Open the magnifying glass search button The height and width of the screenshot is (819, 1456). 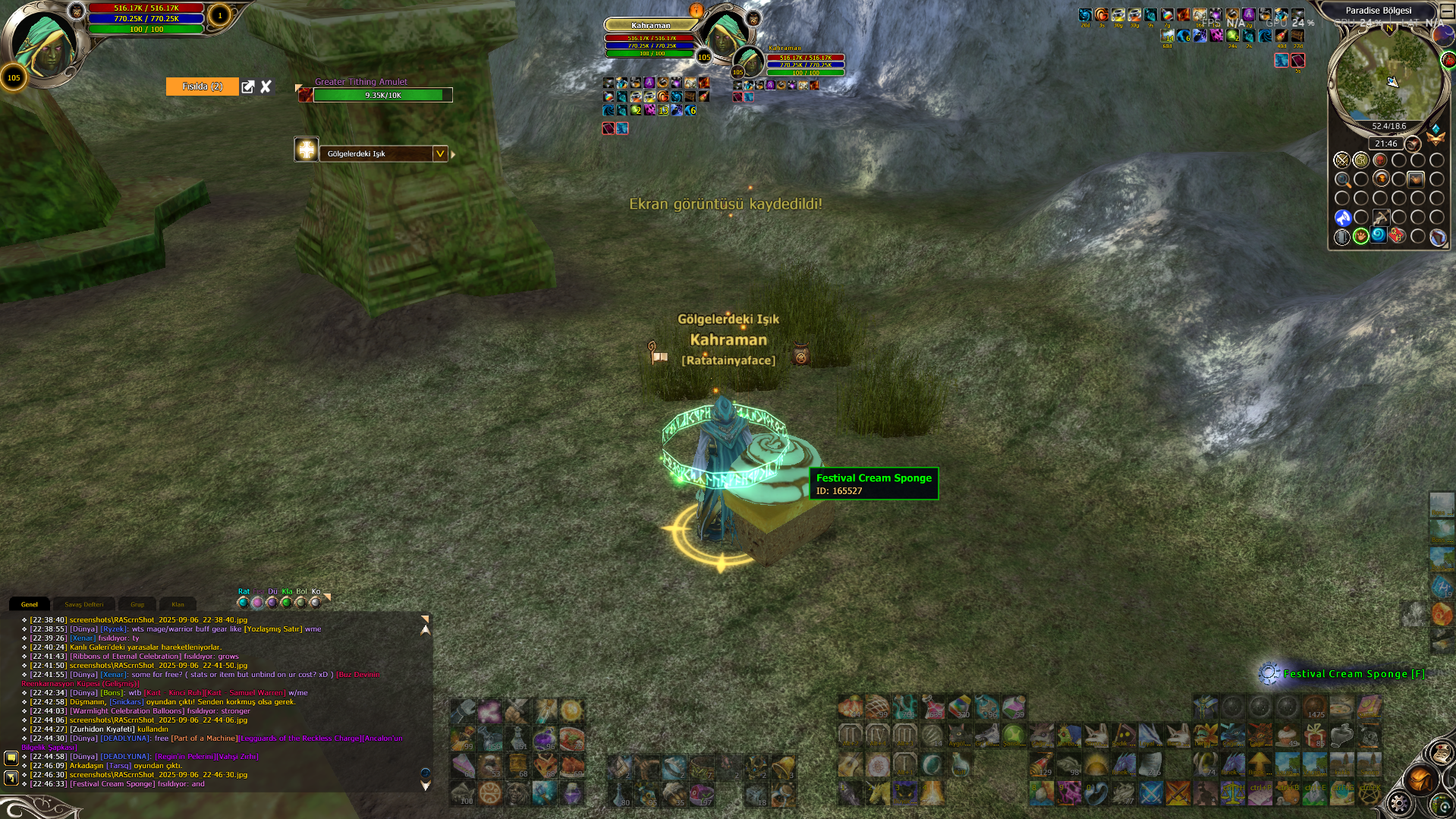(1342, 180)
